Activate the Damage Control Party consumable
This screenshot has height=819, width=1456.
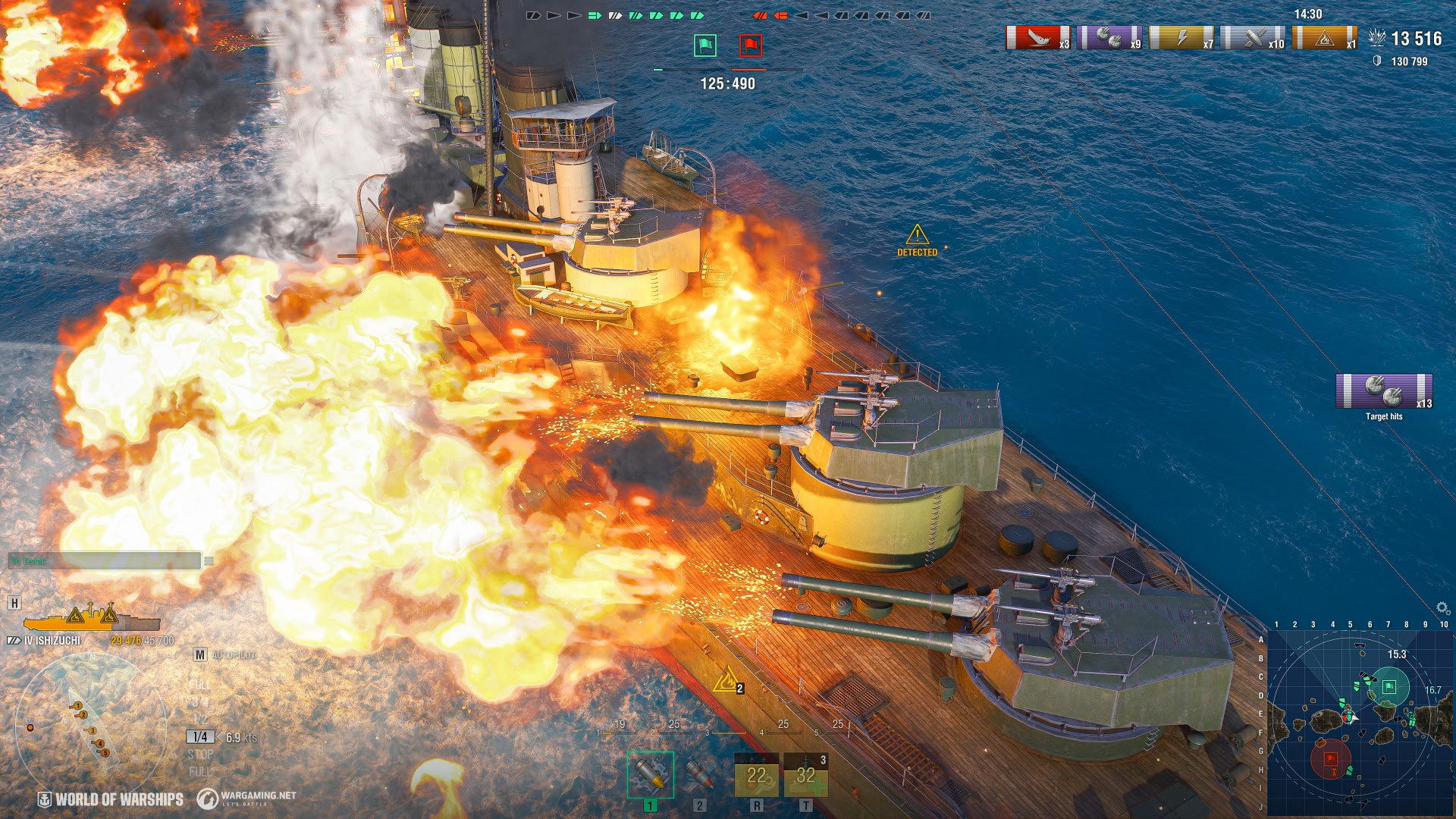(x=756, y=776)
